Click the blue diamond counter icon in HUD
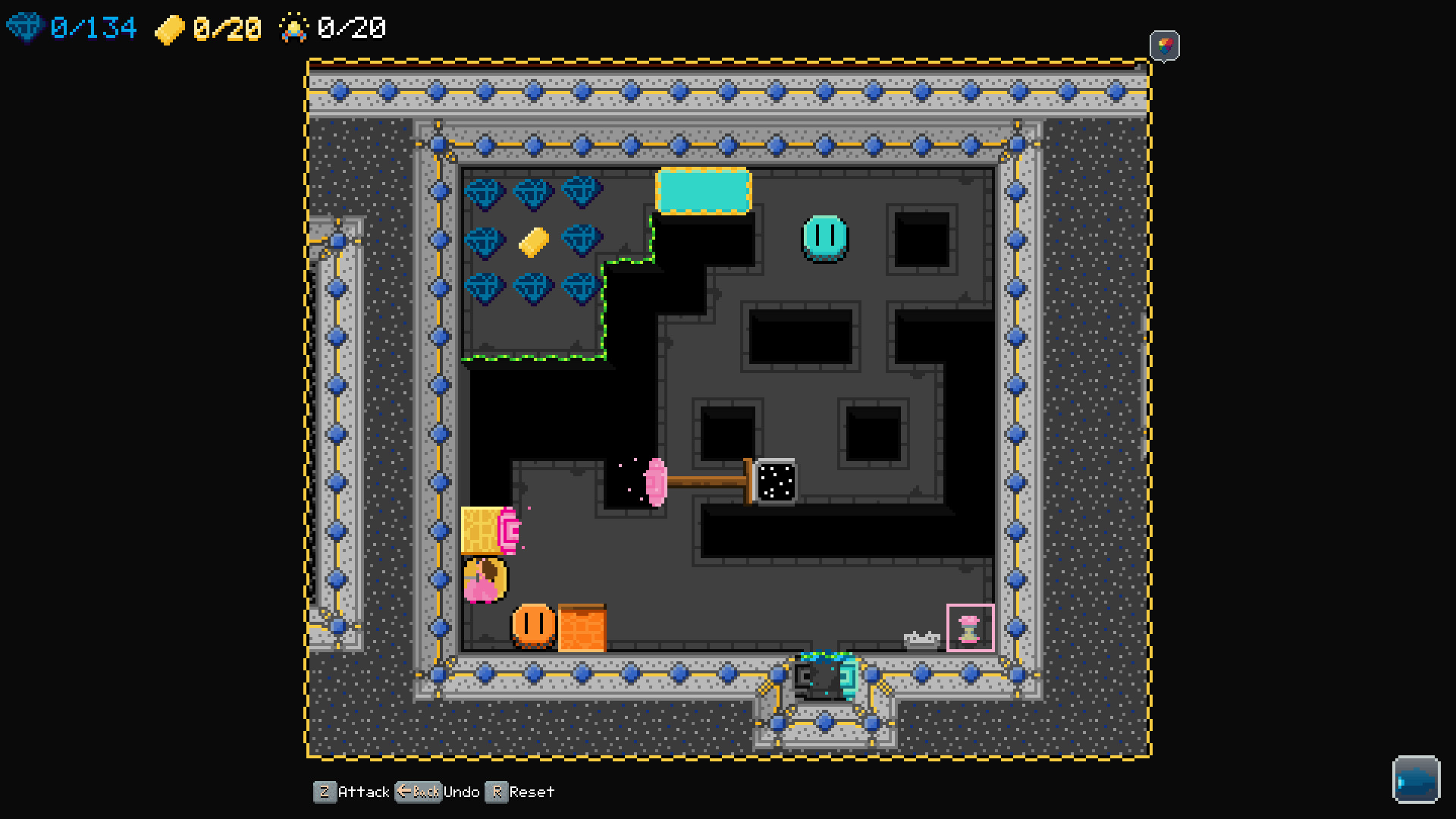Image resolution: width=1456 pixels, height=819 pixels. (25, 27)
